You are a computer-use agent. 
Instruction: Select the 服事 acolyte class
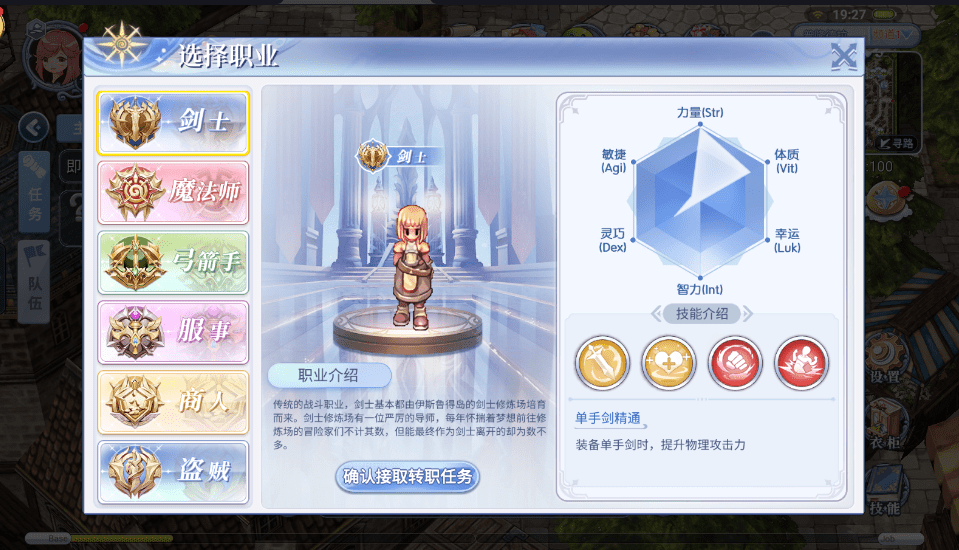click(x=173, y=332)
